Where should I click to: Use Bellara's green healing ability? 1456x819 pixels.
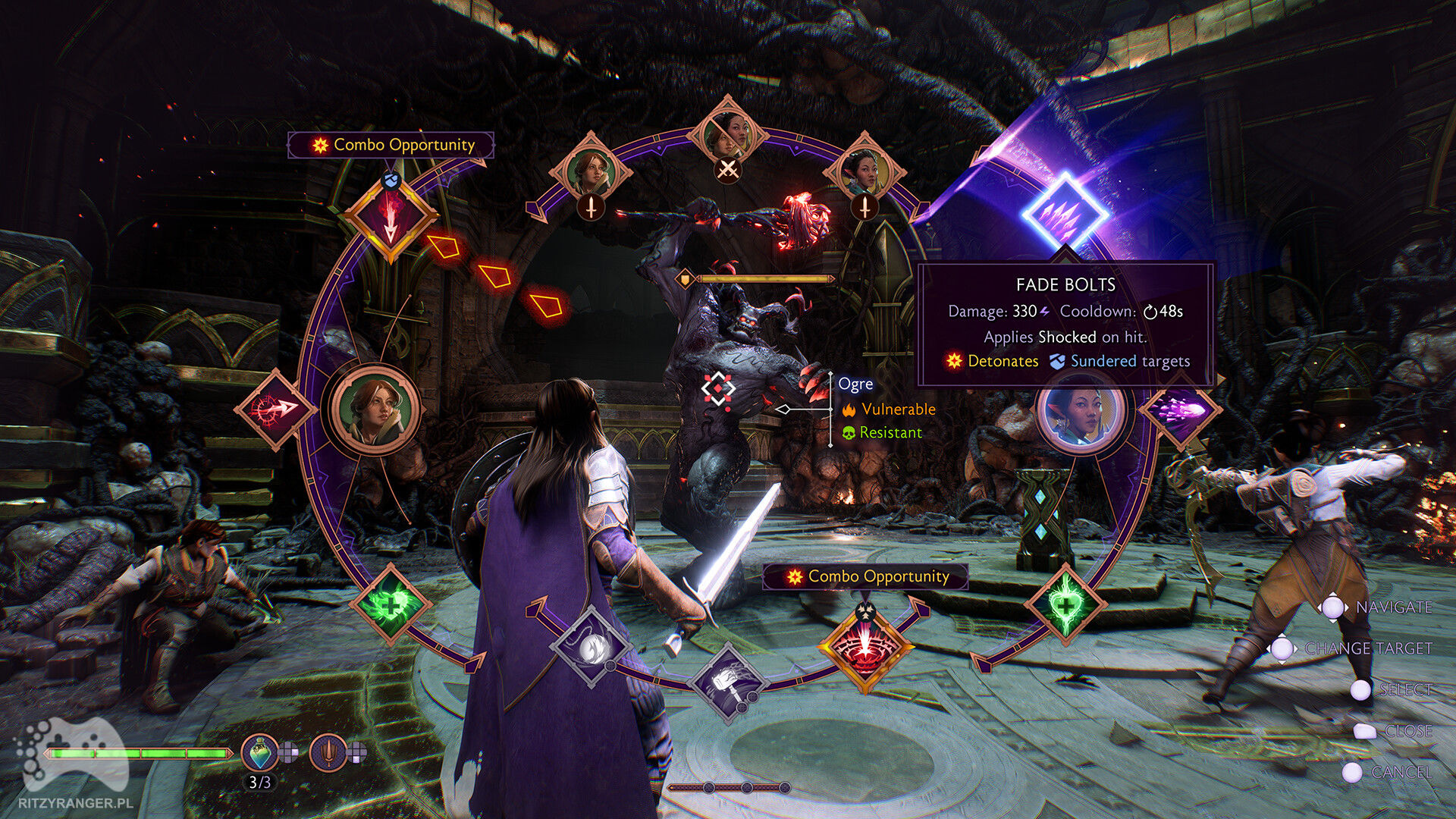coord(1065,605)
